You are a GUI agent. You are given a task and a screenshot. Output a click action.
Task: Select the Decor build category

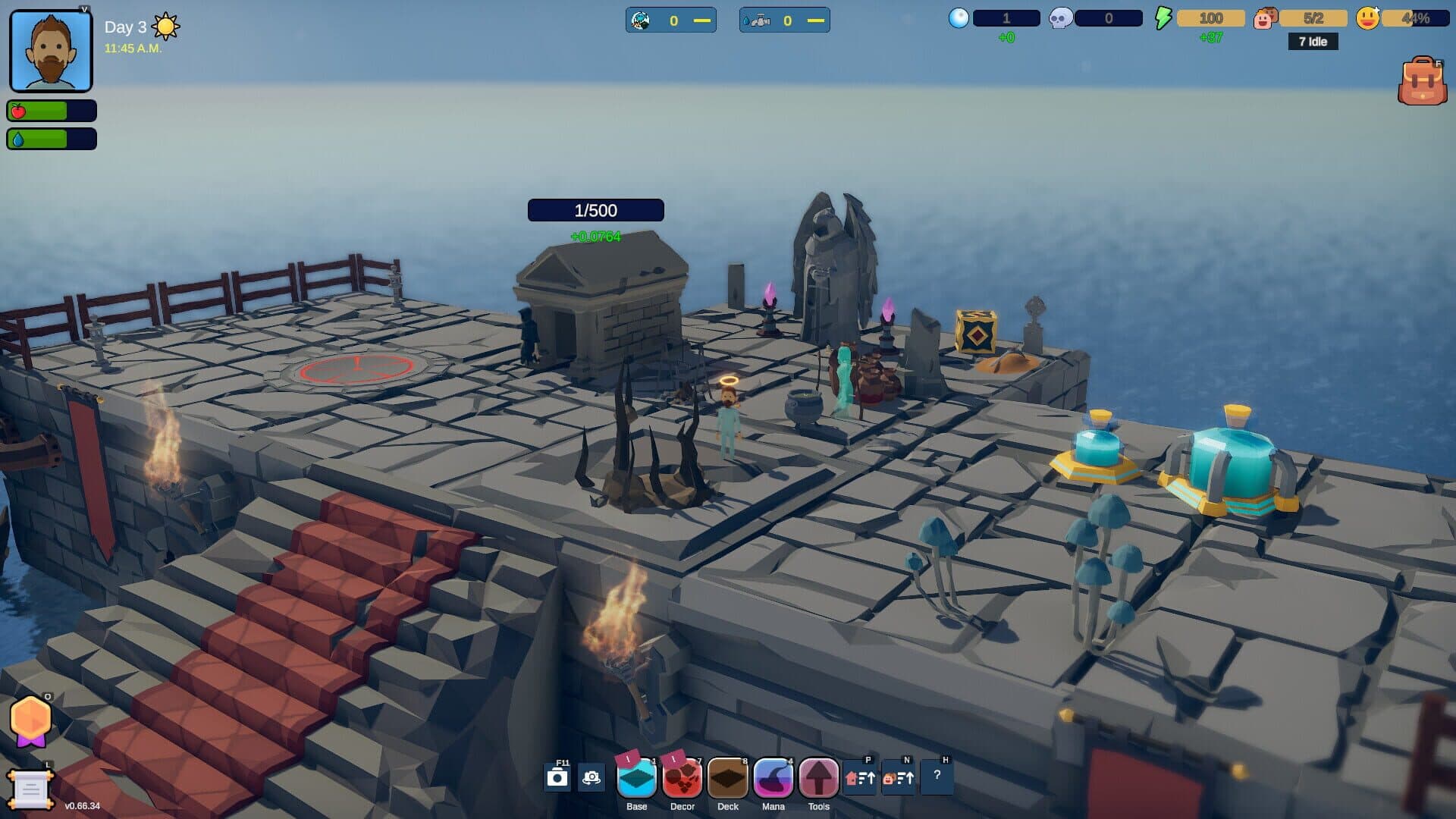click(x=682, y=779)
